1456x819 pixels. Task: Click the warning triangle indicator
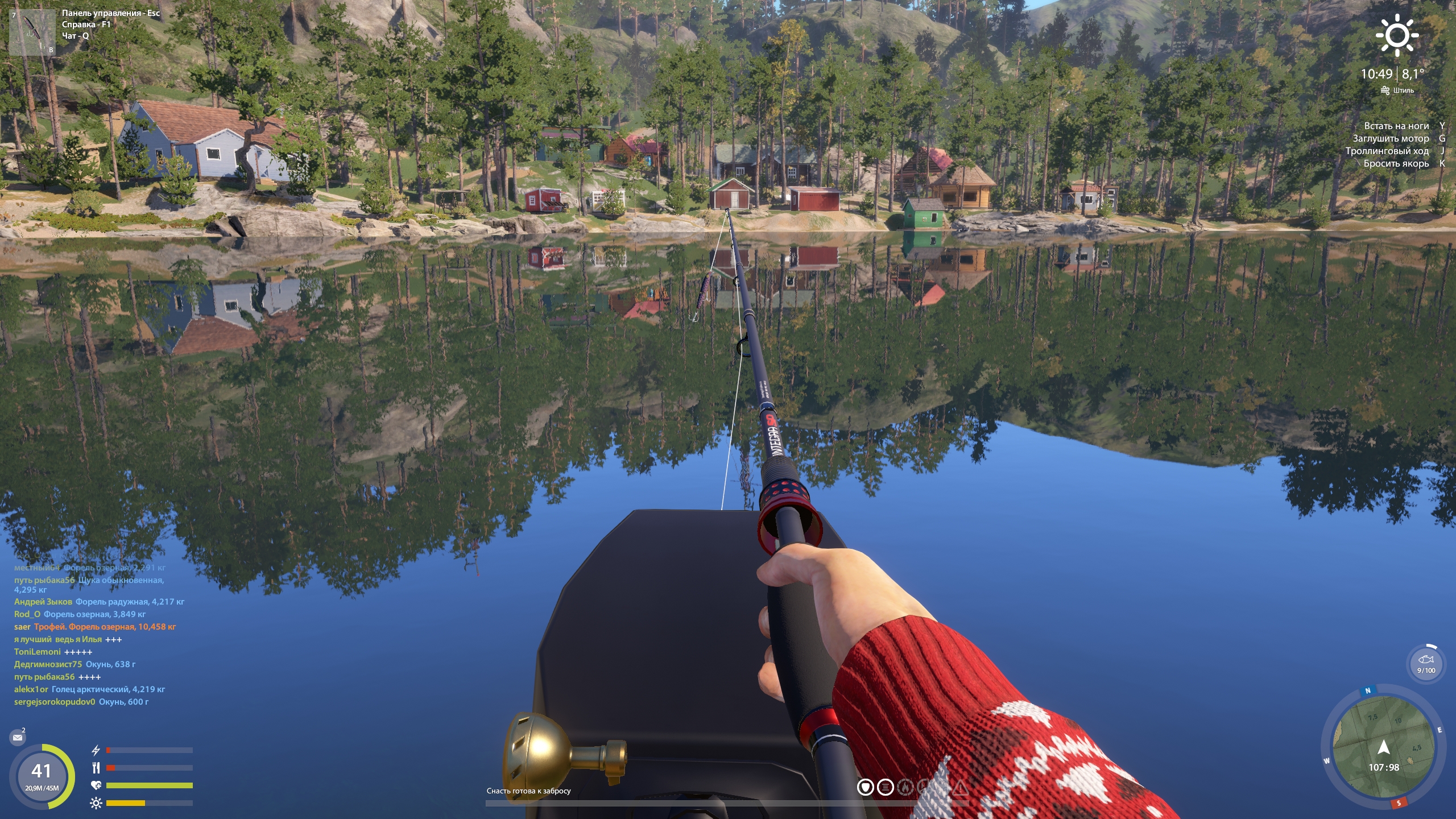[x=961, y=787]
